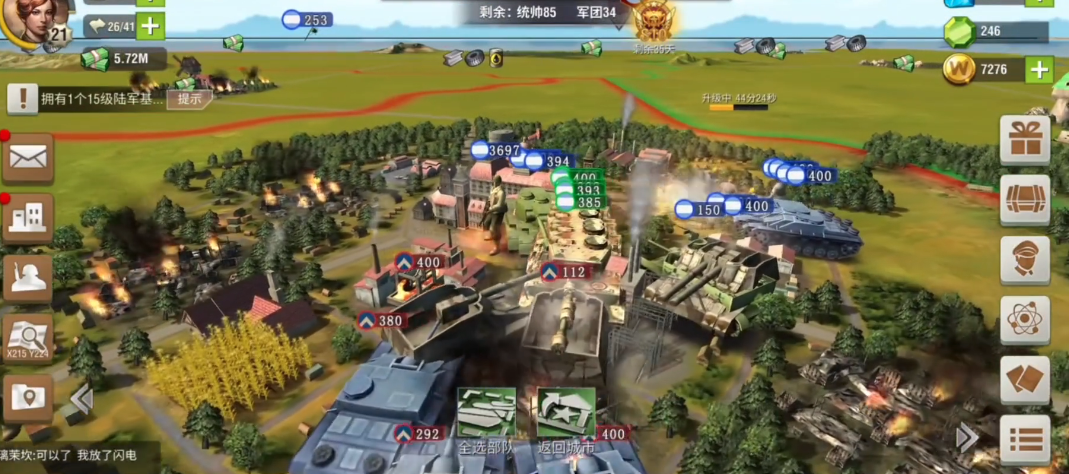Open the mail envelope icon

pos(28,158)
